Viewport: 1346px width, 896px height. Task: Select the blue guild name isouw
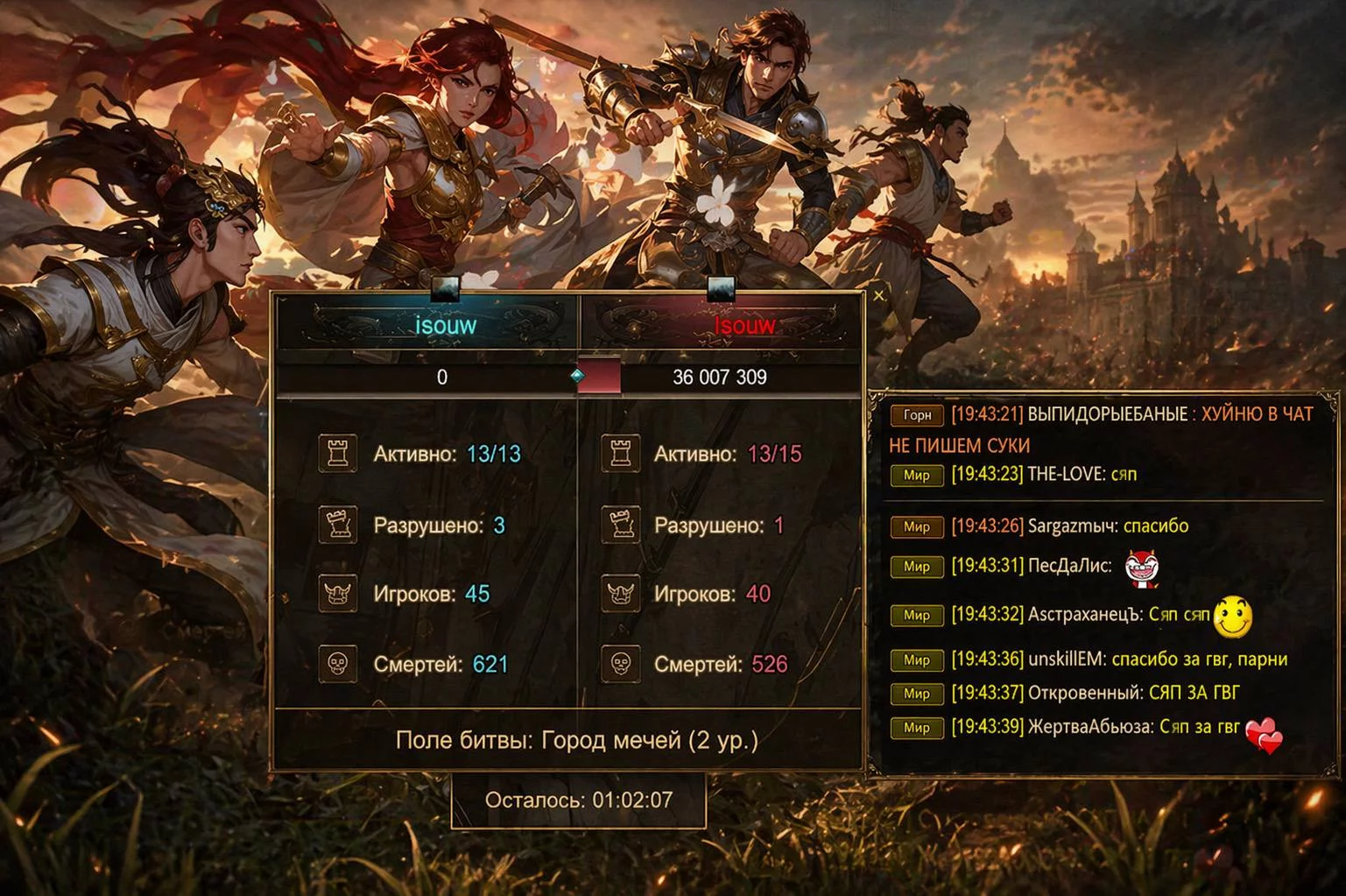pyautogui.click(x=446, y=326)
